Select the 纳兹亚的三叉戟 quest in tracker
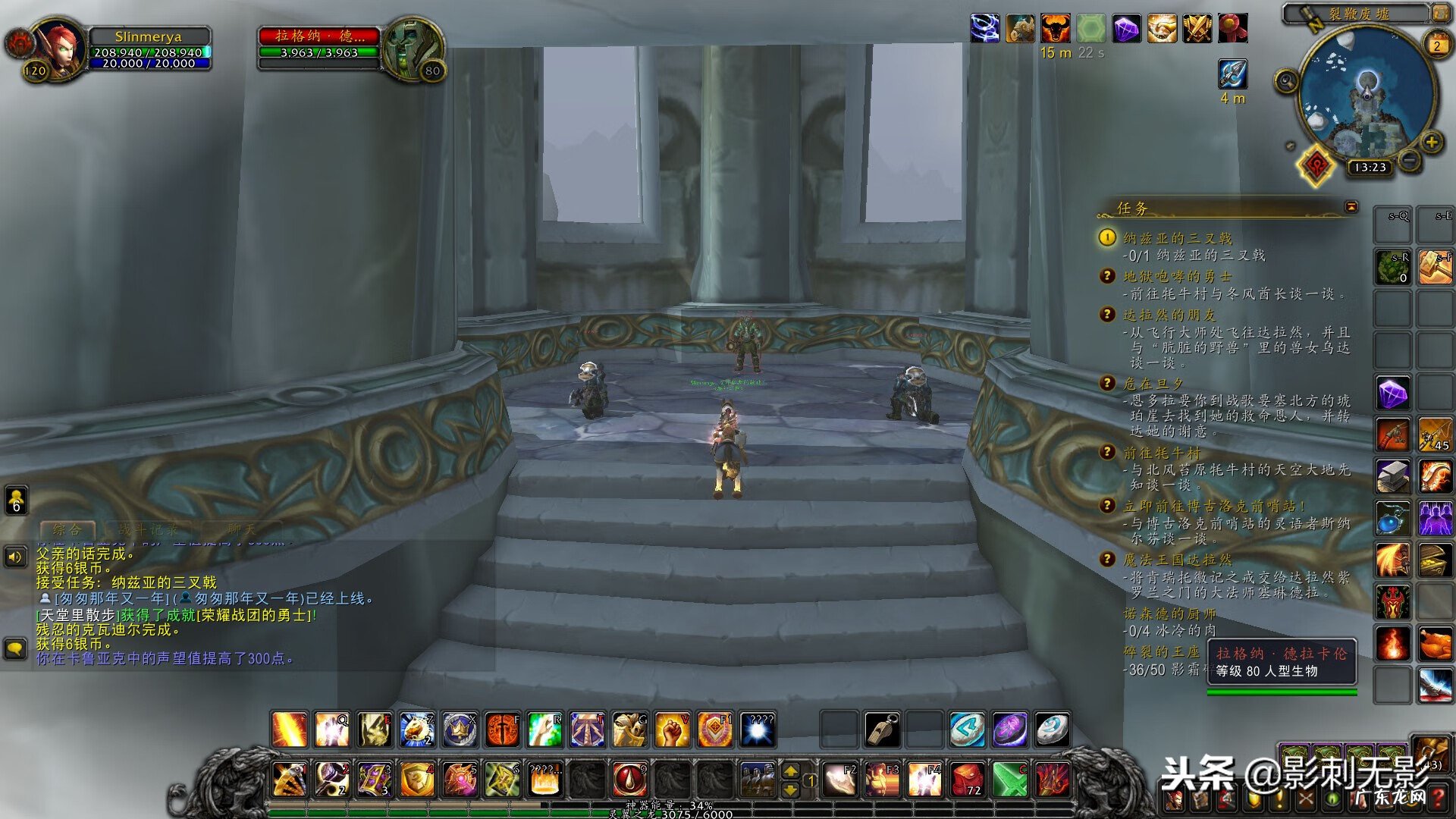The width and height of the screenshot is (1456, 819). (x=1177, y=238)
